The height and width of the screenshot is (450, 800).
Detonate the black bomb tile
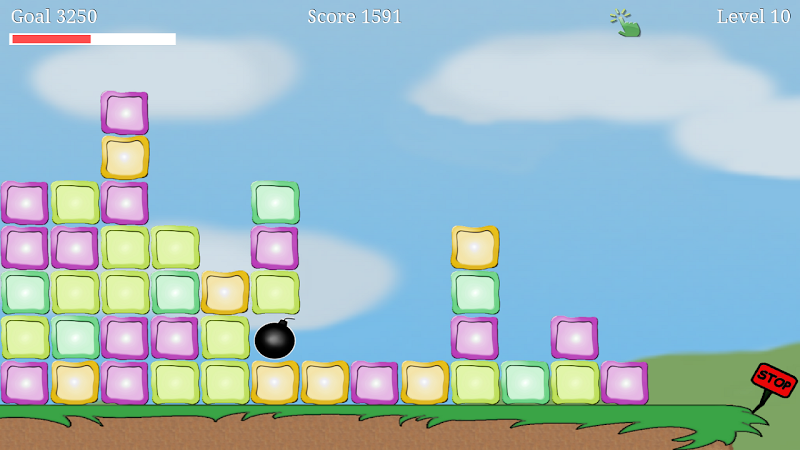pyautogui.click(x=274, y=340)
